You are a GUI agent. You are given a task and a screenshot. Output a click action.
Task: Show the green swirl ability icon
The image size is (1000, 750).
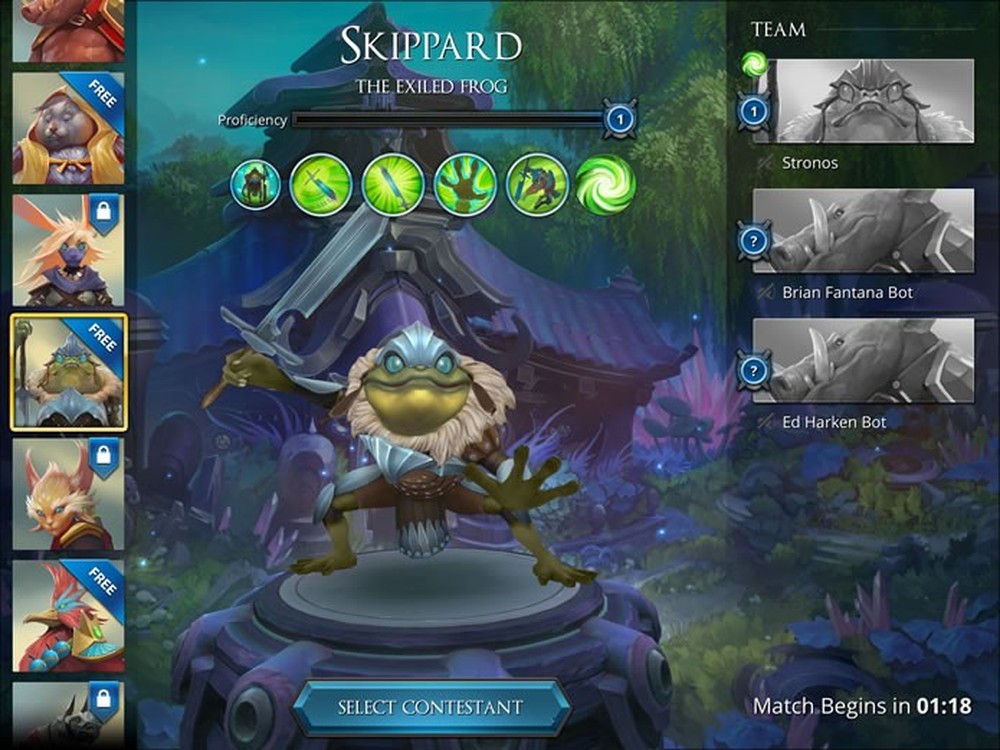[605, 185]
